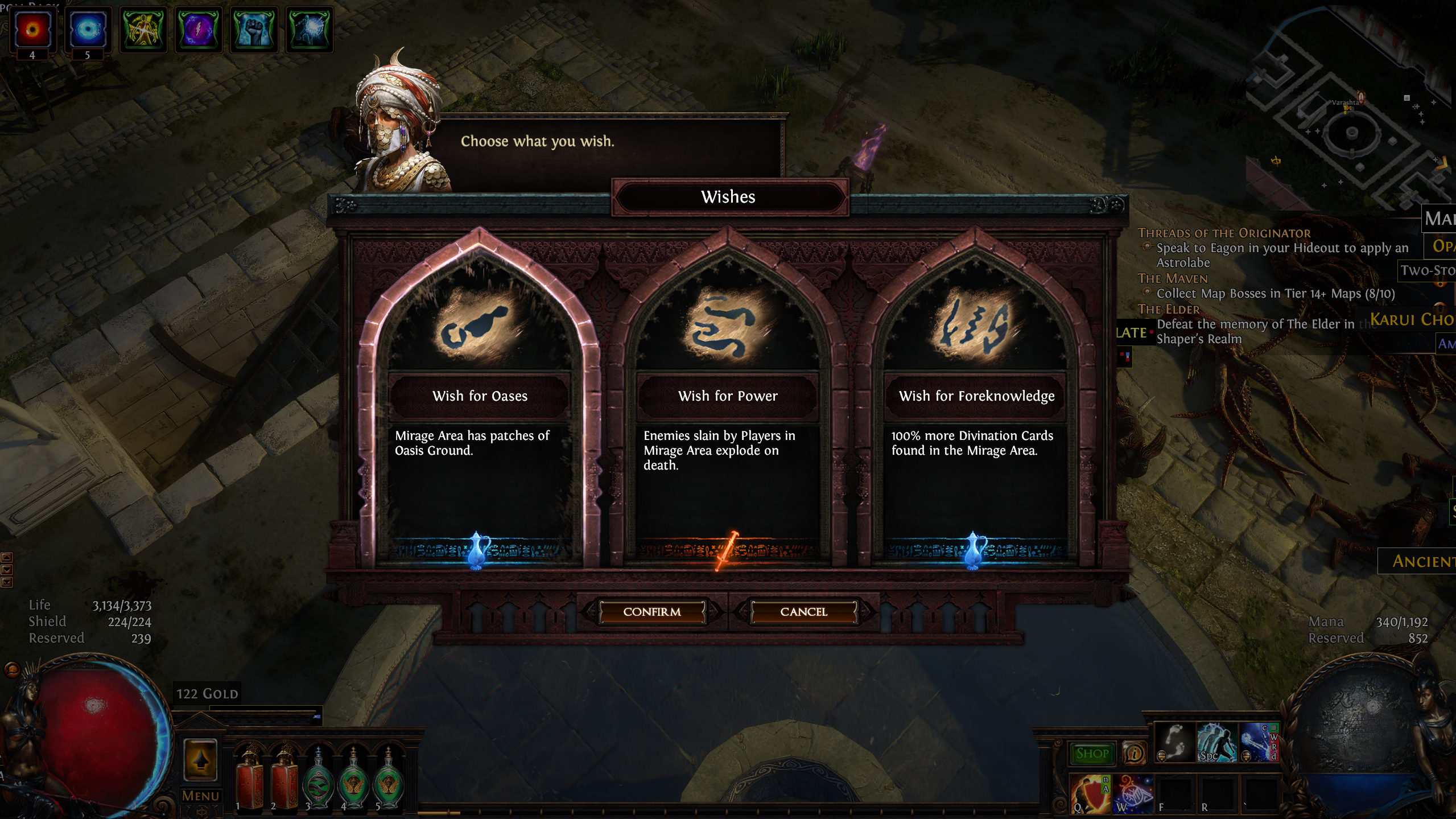This screenshot has height=819, width=1456.
Task: Click the purple lightning shrine buff icon
Action: 199,30
